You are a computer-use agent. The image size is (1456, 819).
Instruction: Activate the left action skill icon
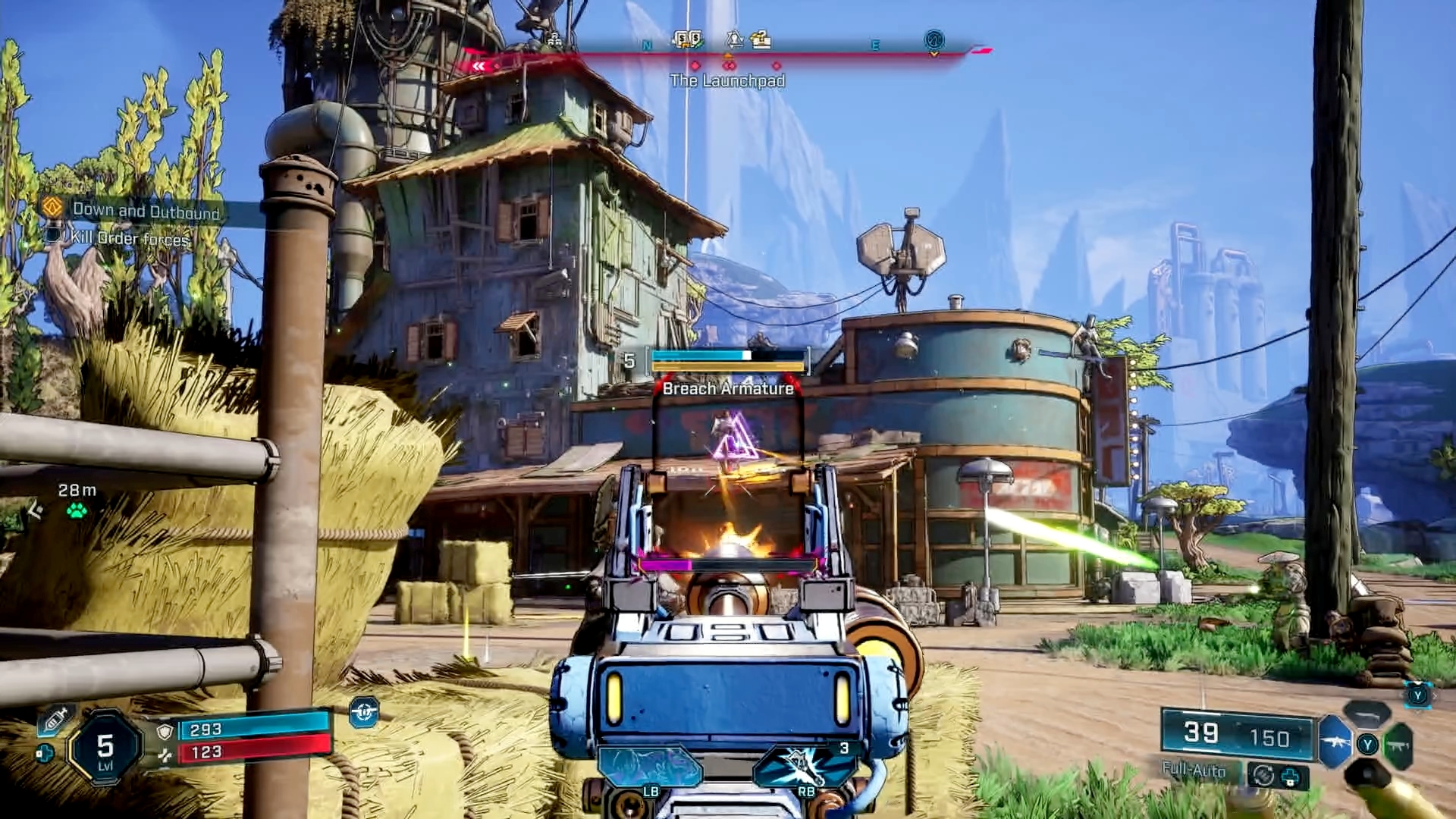pyautogui.click(x=650, y=766)
